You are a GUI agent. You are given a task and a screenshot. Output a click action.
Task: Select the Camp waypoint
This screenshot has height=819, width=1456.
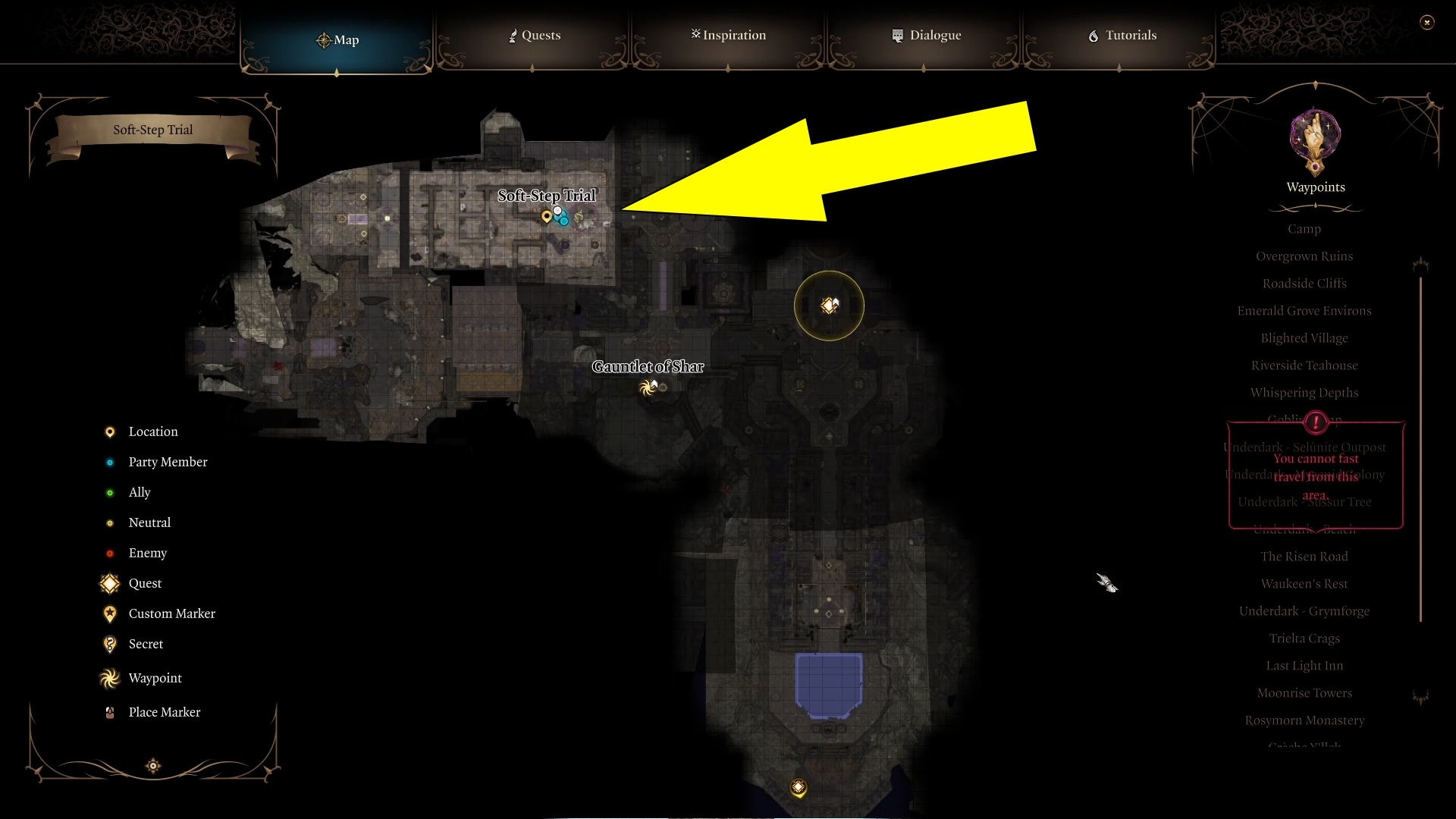(x=1305, y=228)
